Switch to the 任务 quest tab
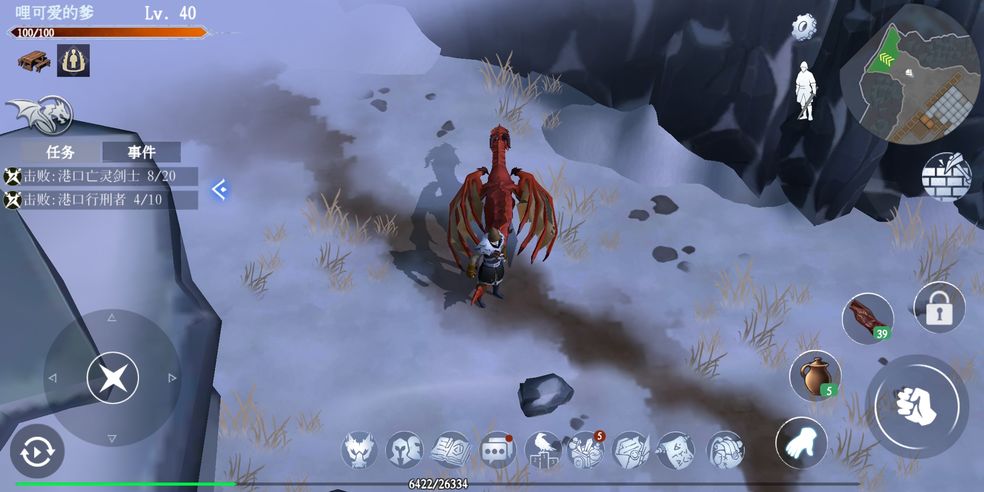The image size is (984, 492). [61, 152]
